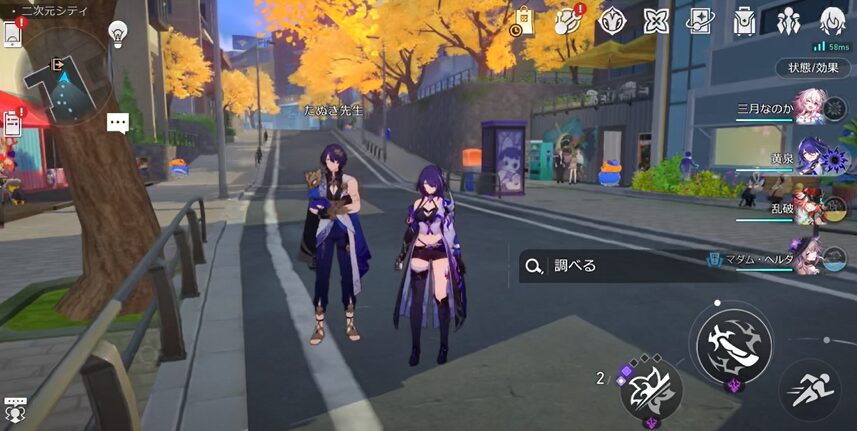Show the 状態/効果 status panel
857x431 pixels.
tap(814, 68)
